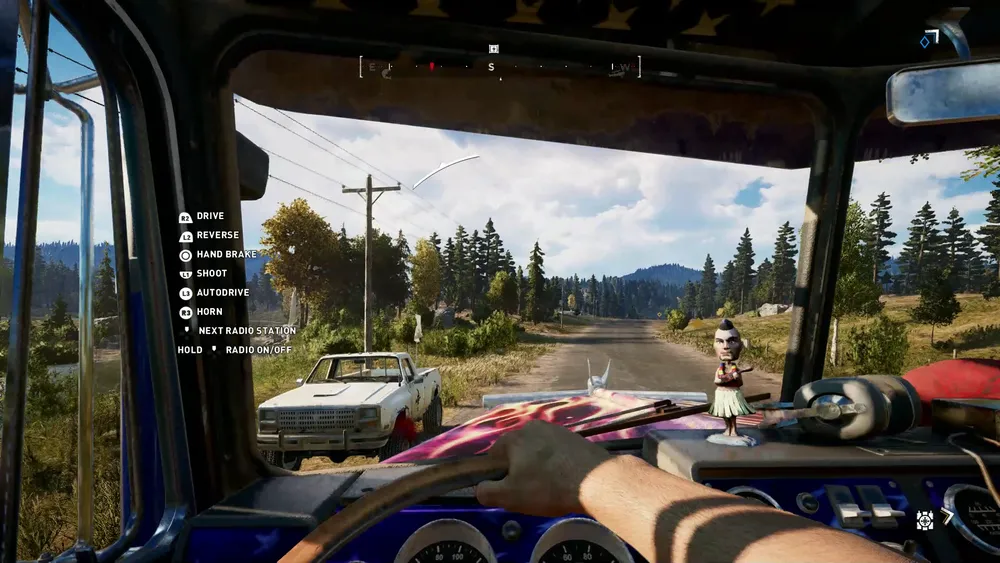Click the blue diamond icon
This screenshot has height=563, width=1000.
click(x=925, y=42)
